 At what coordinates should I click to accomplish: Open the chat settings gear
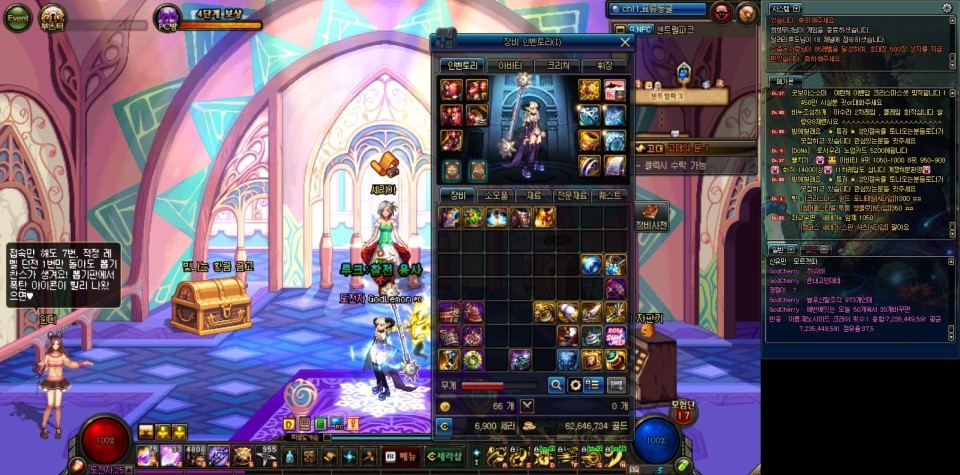pyautogui.click(x=946, y=8)
